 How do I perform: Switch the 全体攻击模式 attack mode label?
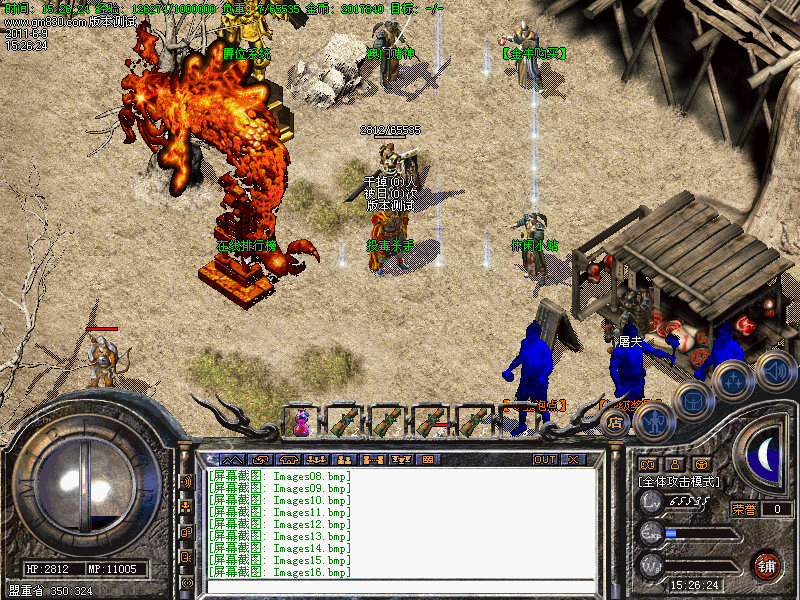(680, 482)
